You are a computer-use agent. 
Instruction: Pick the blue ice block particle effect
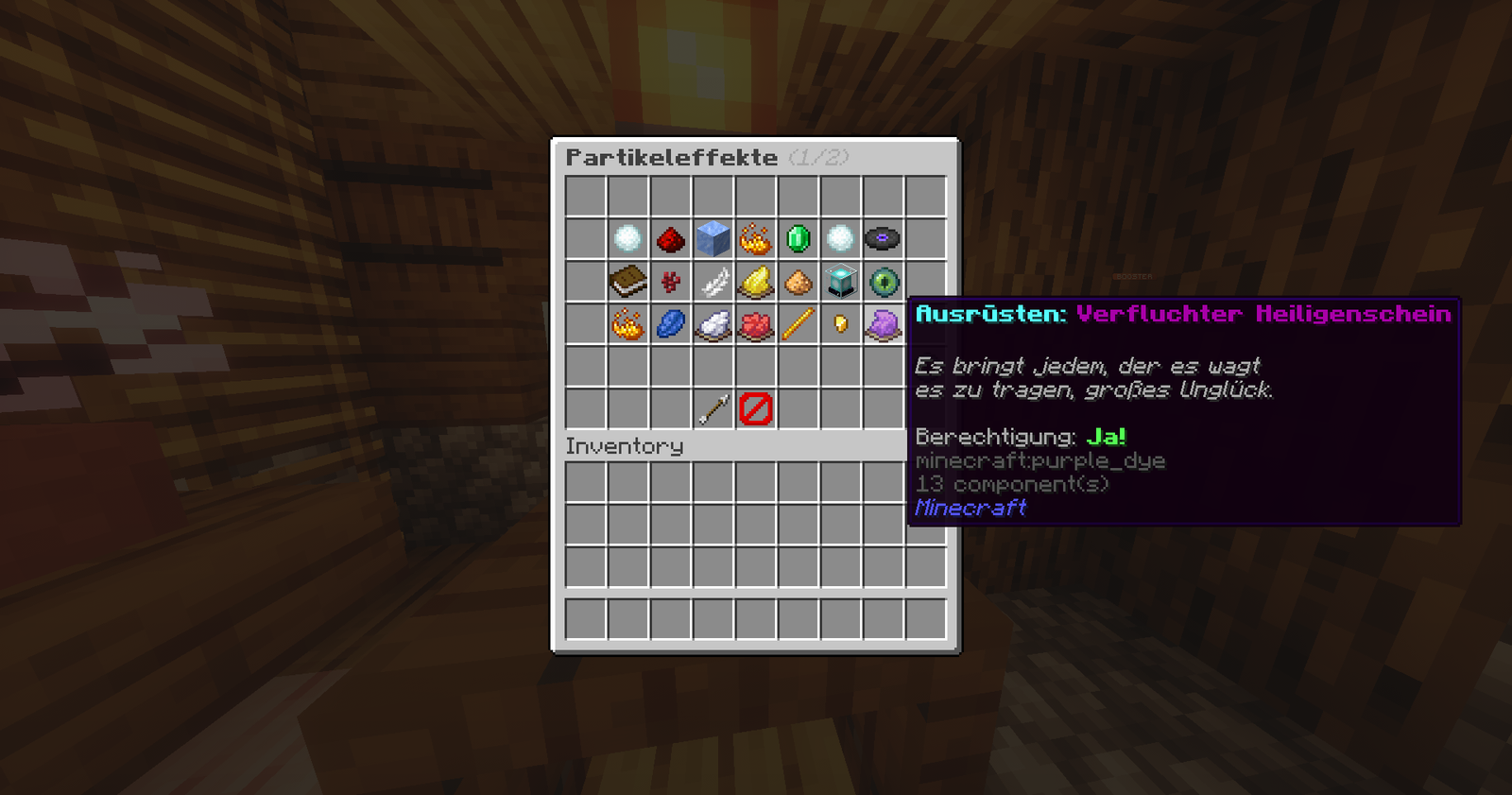(x=712, y=238)
